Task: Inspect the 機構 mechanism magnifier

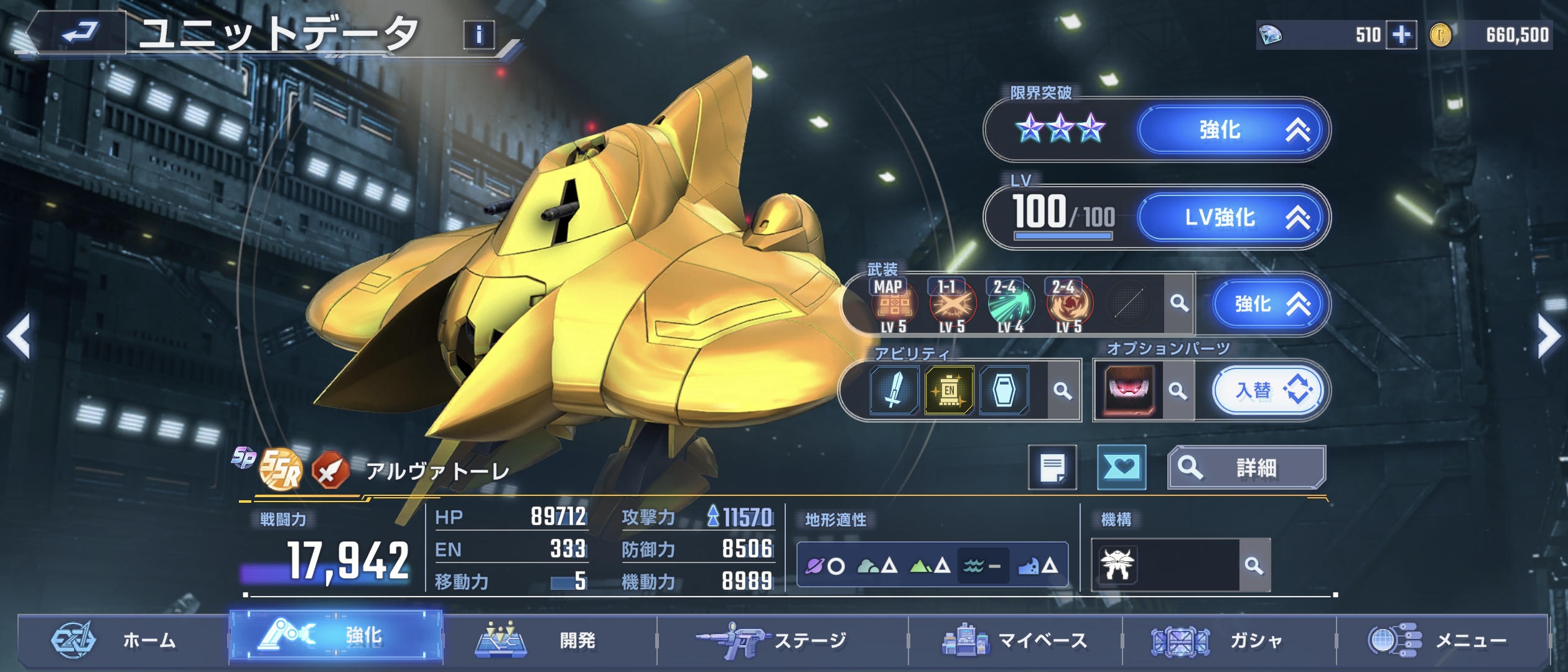Action: 1254,566
